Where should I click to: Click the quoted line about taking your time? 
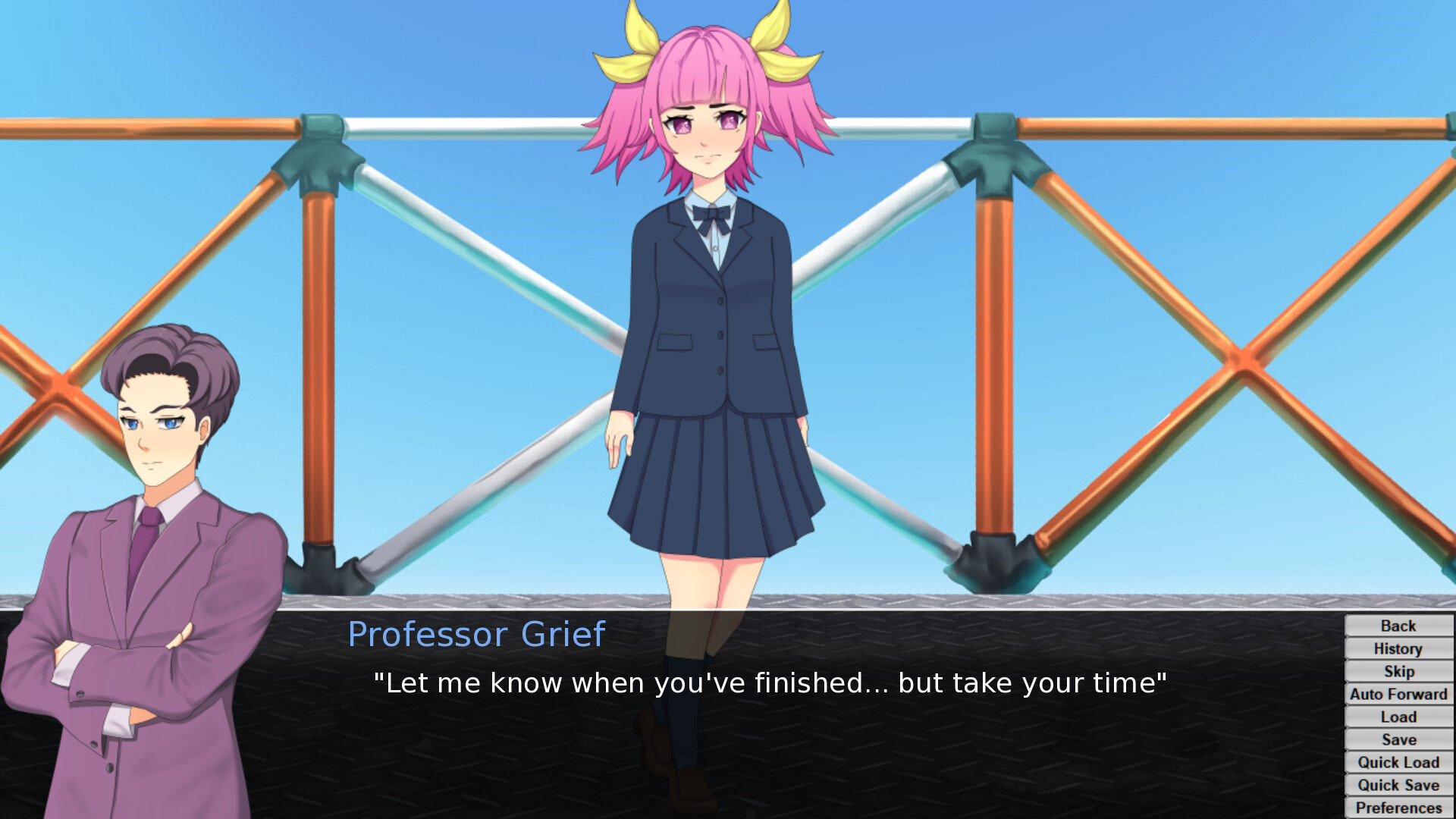pyautogui.click(x=769, y=682)
